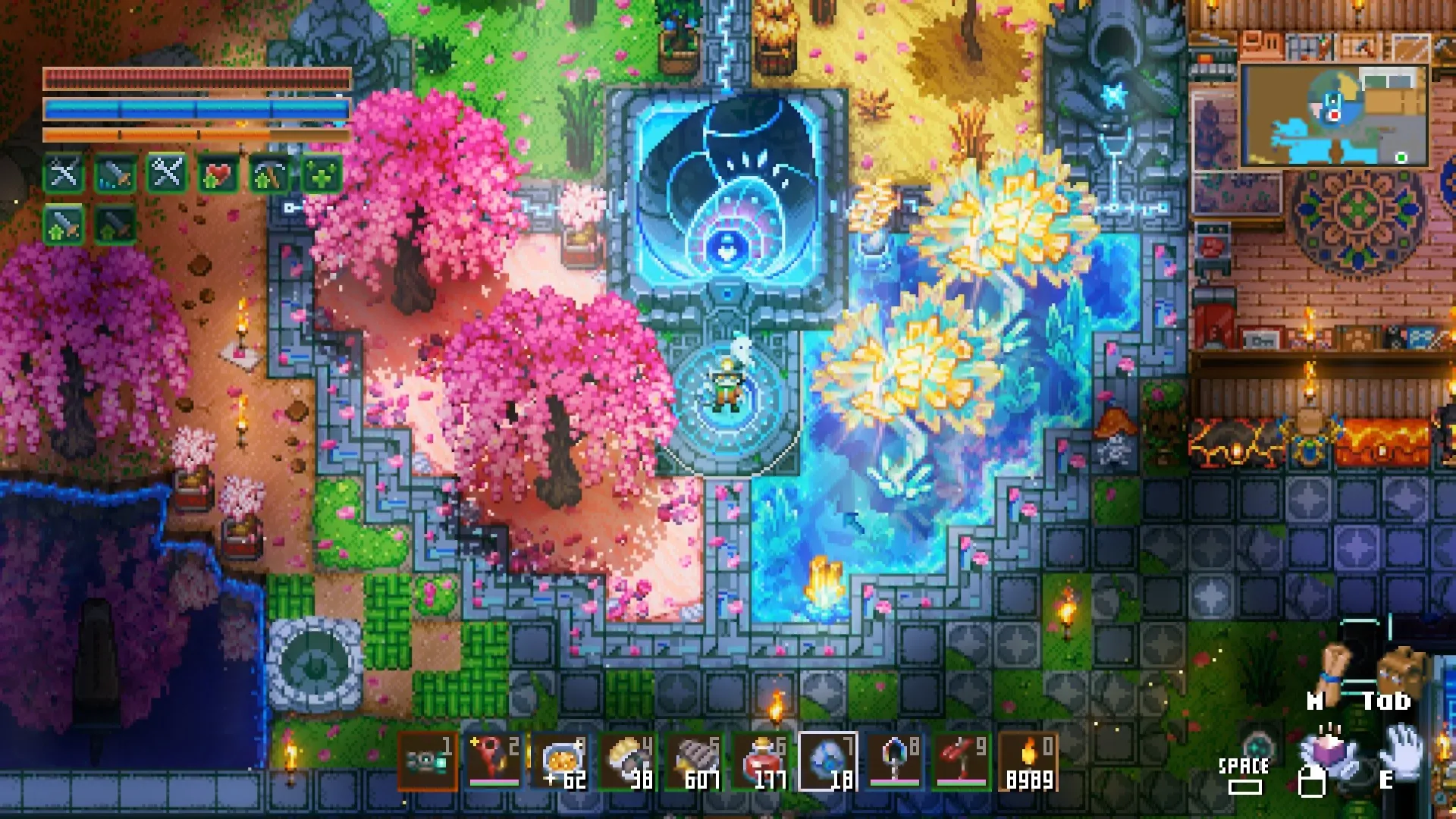Click the sword with blue bars buff

pyautogui.click(x=116, y=175)
